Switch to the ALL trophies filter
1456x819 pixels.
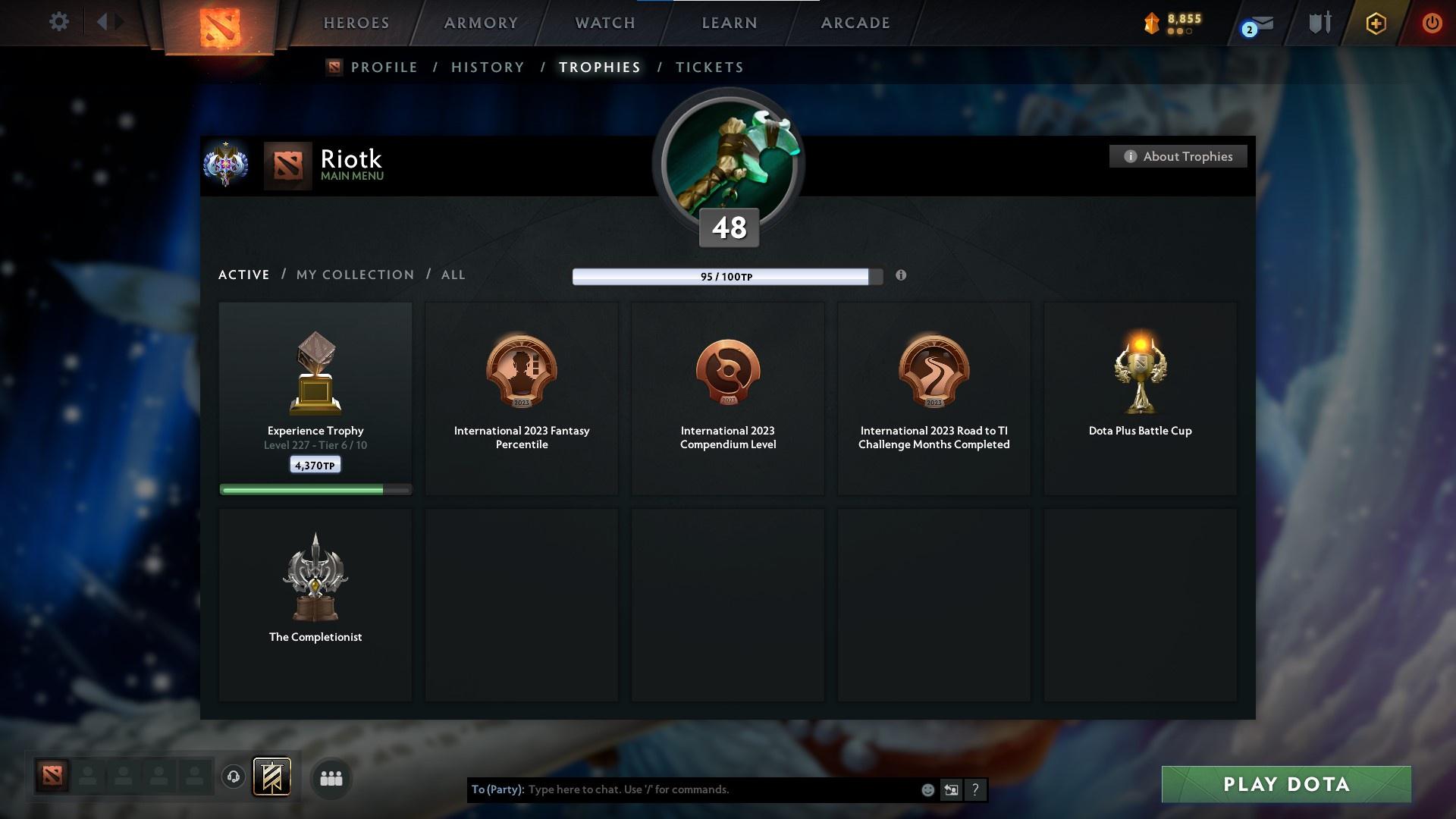click(x=453, y=275)
